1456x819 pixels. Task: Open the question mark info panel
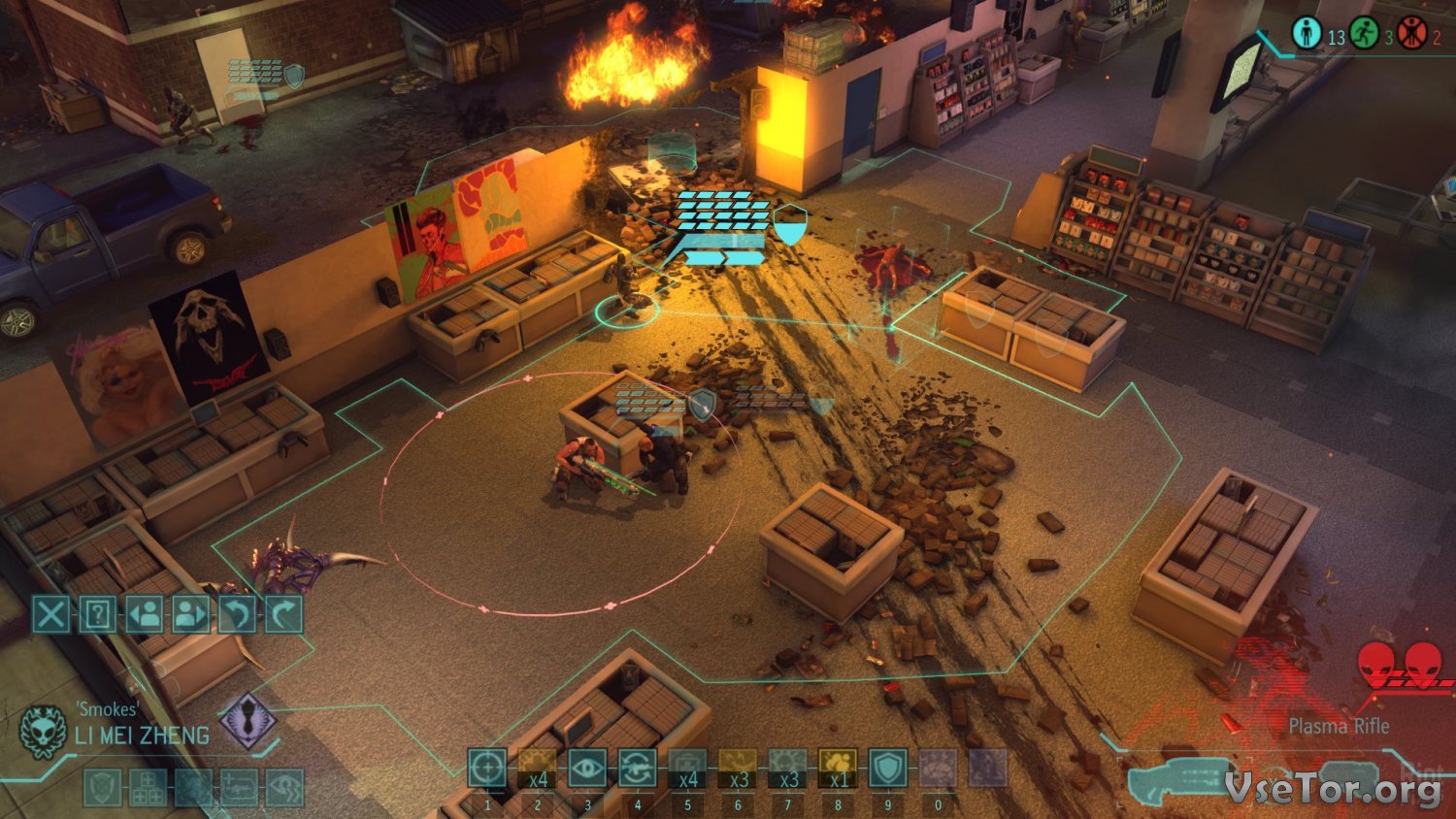(x=98, y=614)
